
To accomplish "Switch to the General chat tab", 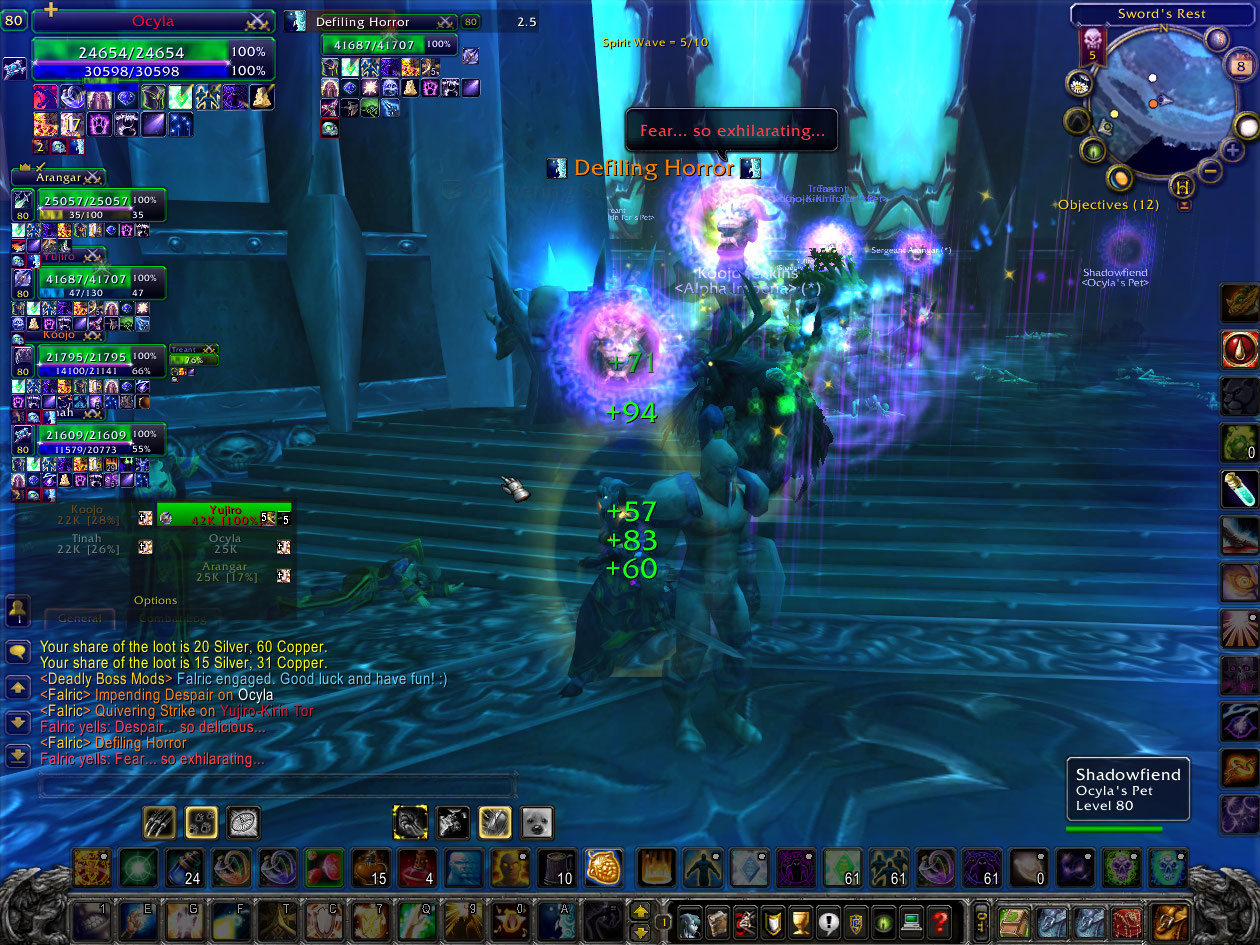I will [x=79, y=618].
